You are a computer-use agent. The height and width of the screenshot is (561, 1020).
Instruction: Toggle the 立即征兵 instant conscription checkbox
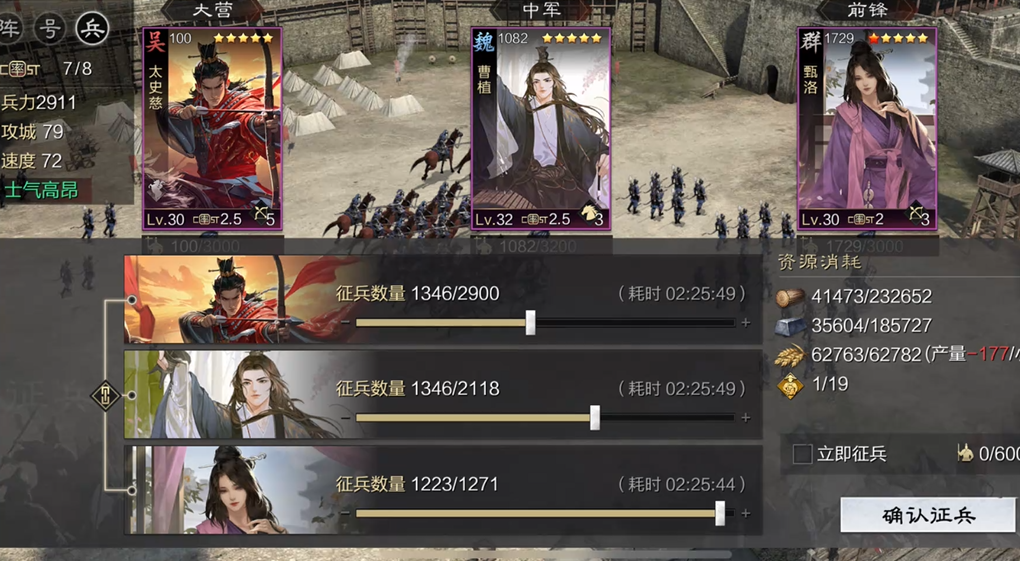(x=802, y=454)
